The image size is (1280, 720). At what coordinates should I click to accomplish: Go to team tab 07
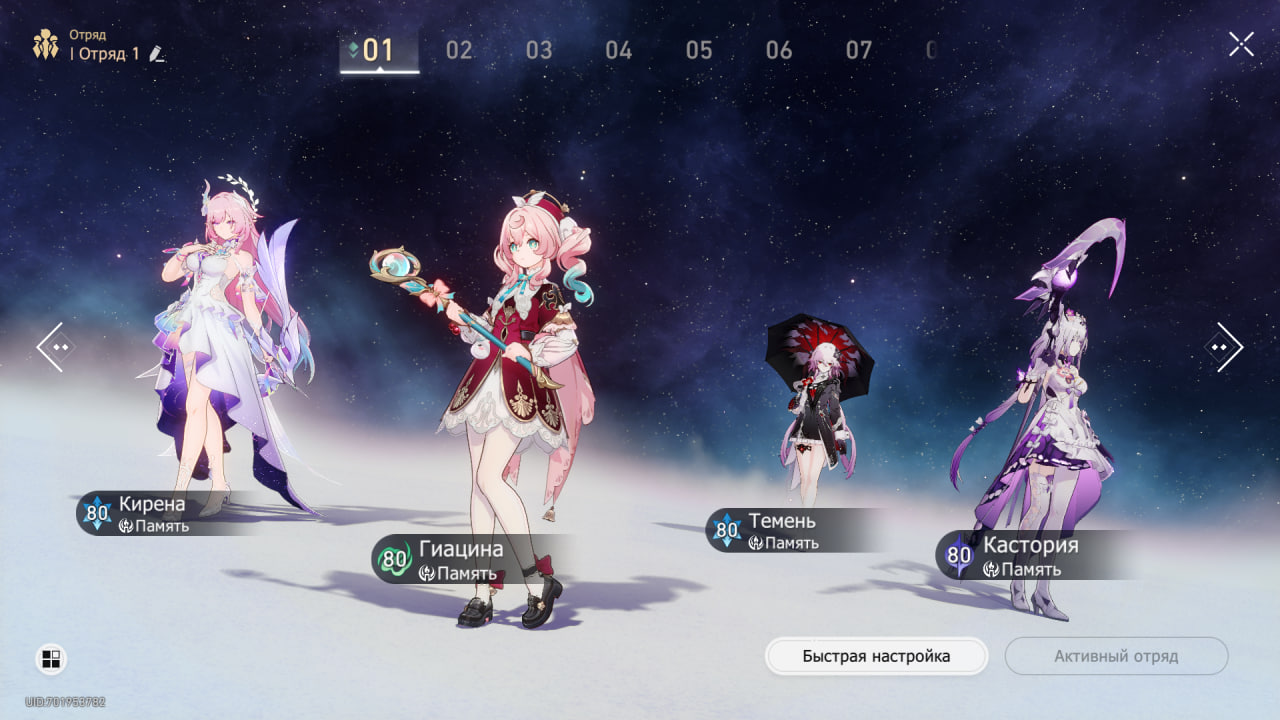pos(859,50)
